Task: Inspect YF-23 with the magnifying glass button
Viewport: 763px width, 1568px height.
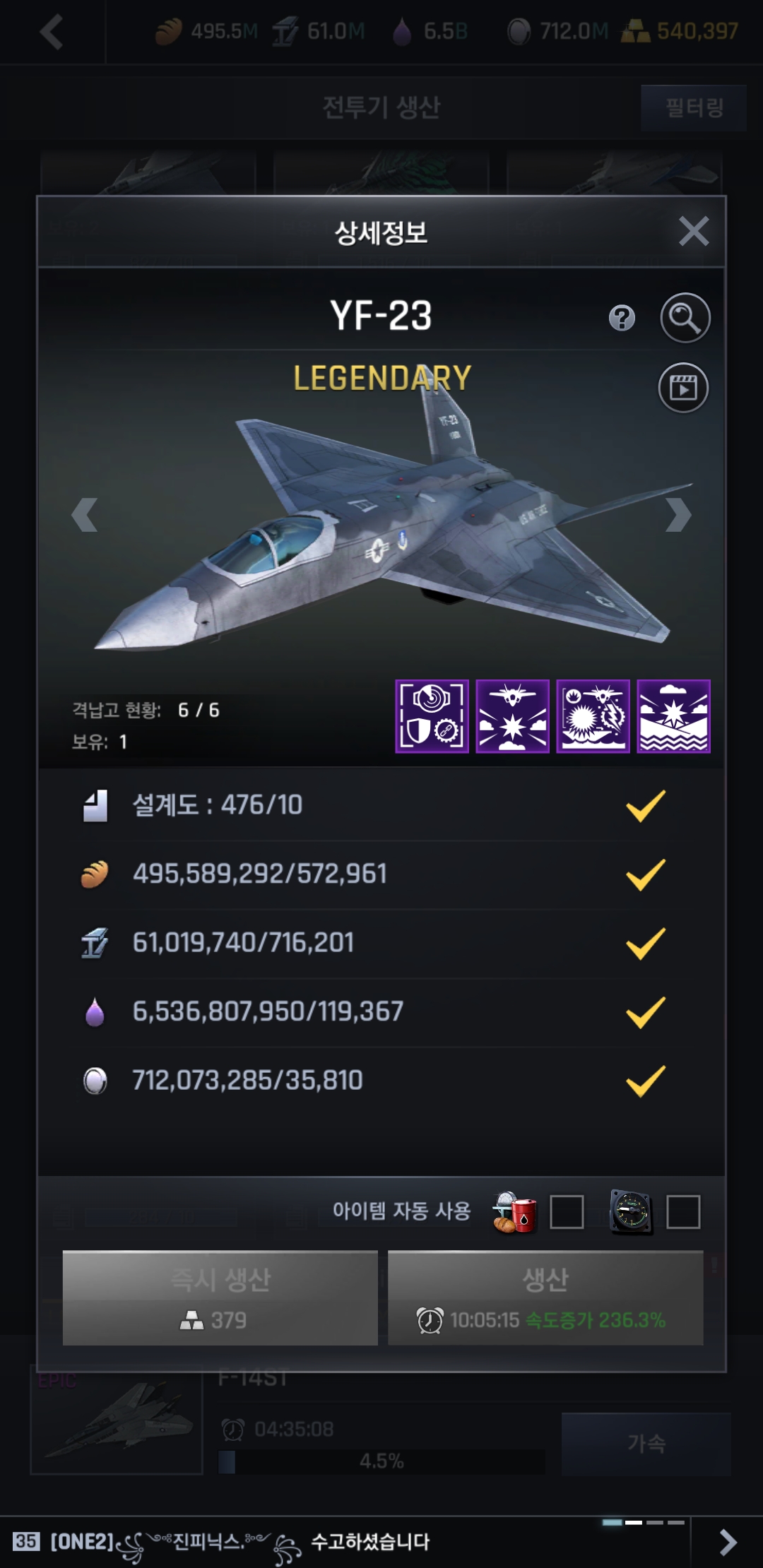Action: (x=685, y=318)
